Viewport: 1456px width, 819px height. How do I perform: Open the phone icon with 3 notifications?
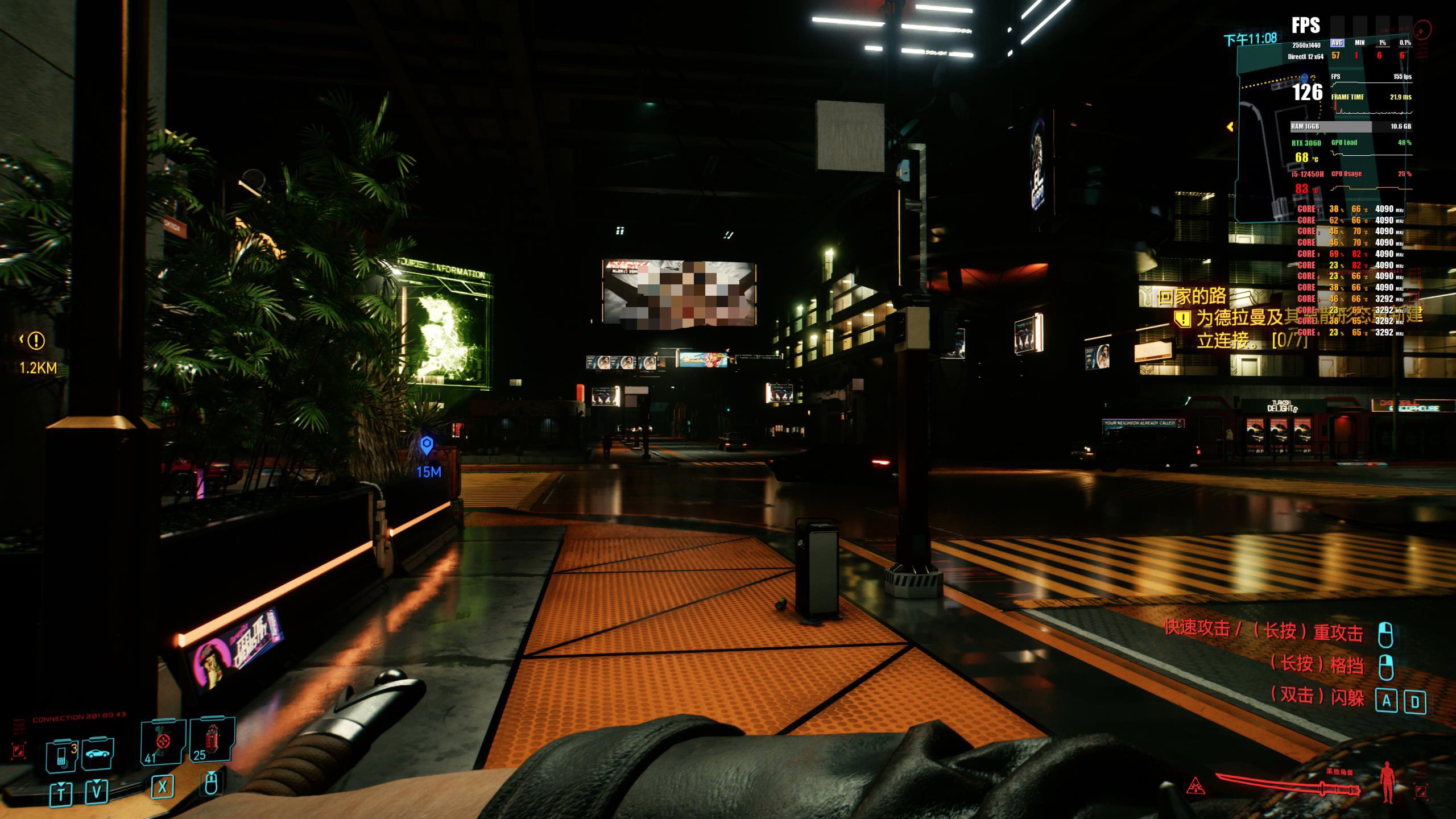tap(63, 755)
